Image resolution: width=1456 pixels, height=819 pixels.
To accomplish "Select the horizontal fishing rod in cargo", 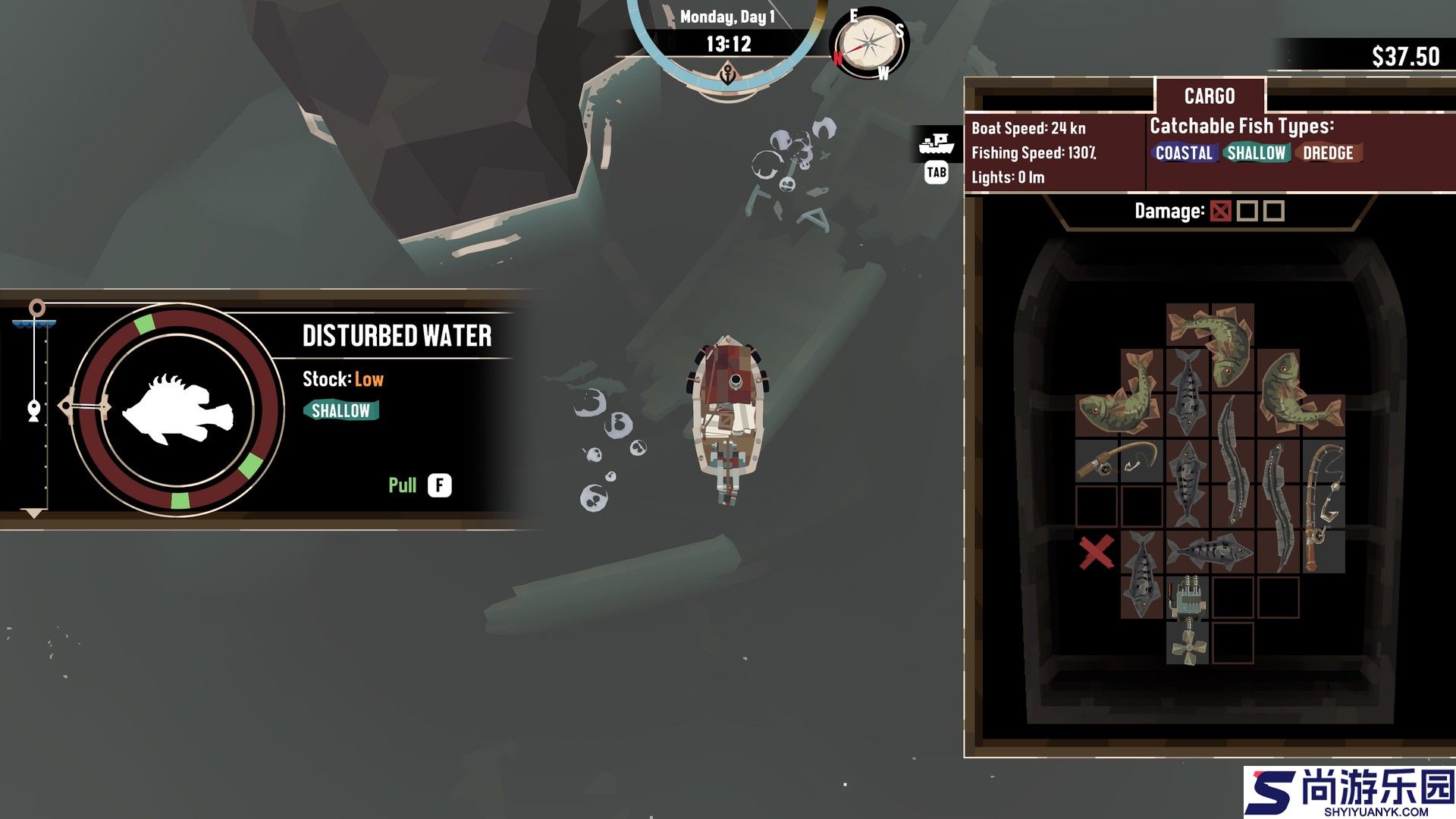I will click(x=1119, y=460).
